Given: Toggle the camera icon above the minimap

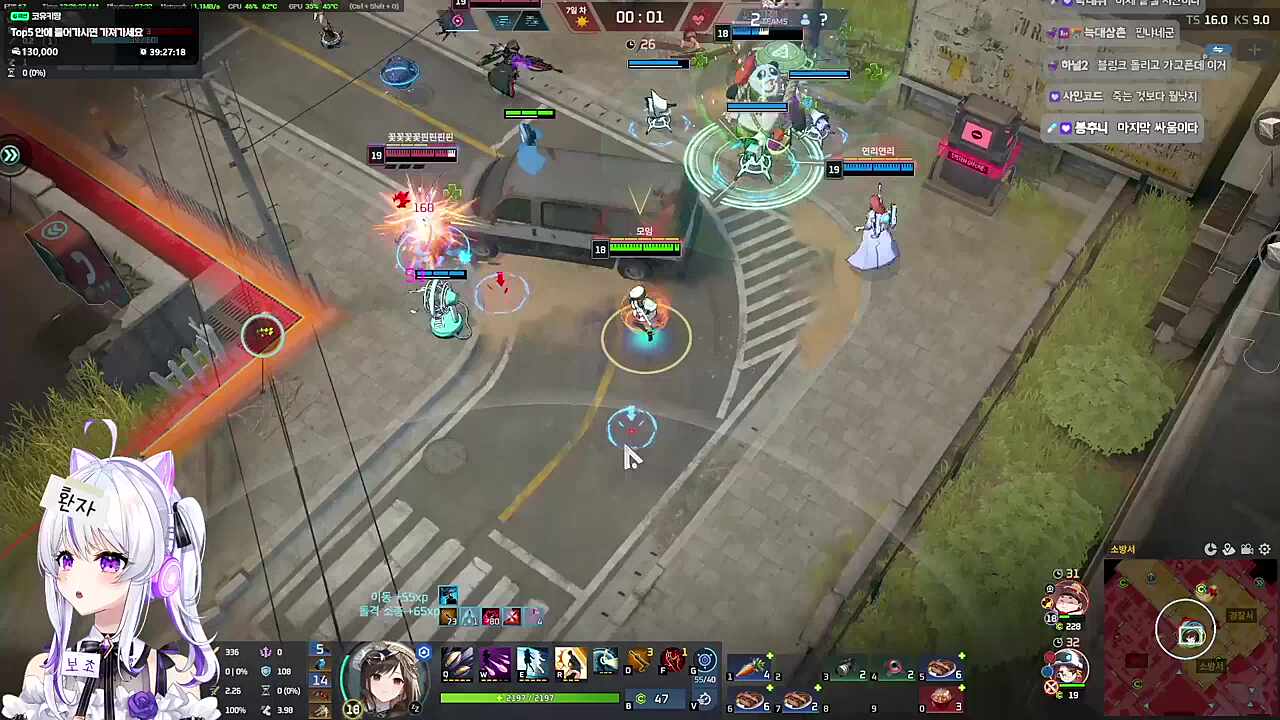Looking at the screenshot, I should [x=1247, y=549].
